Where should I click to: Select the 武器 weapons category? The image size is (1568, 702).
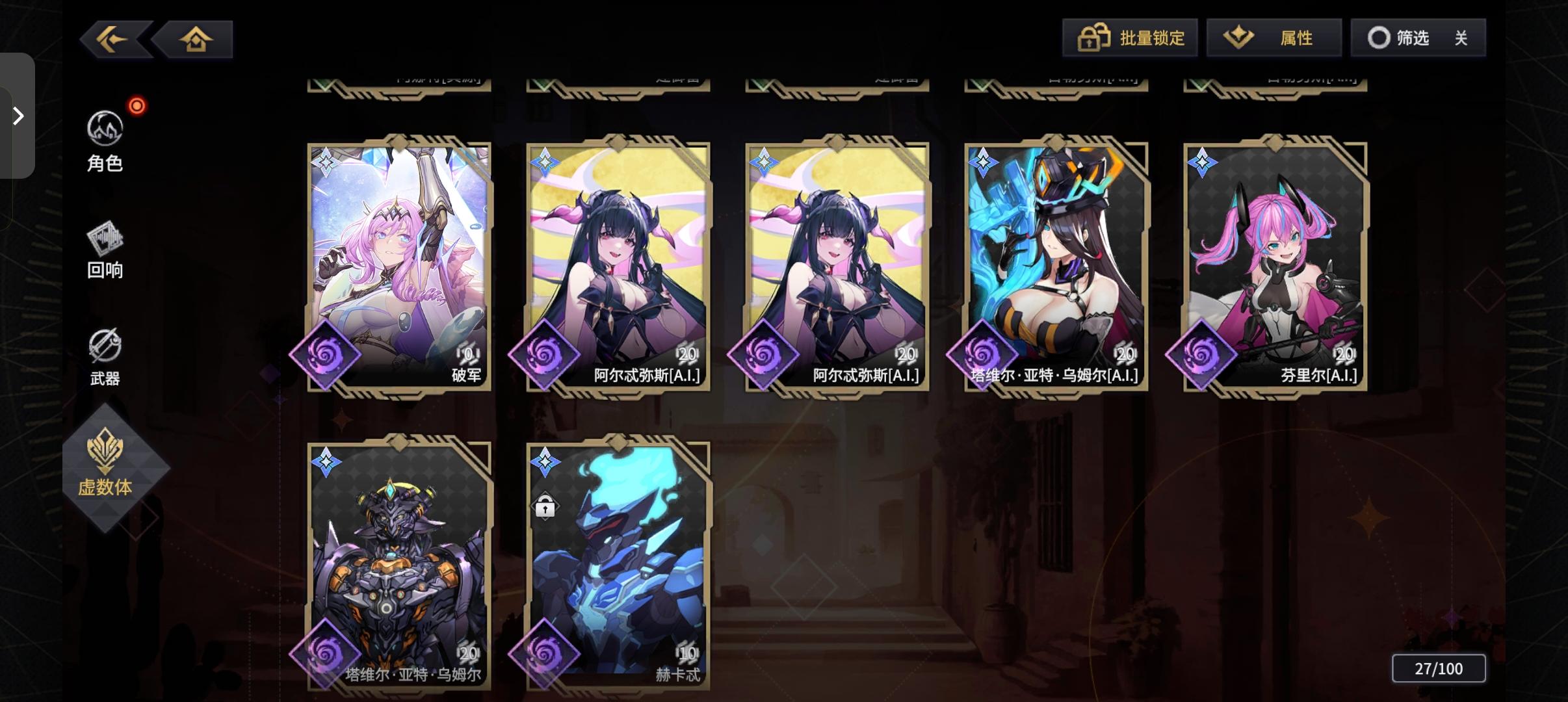106,356
